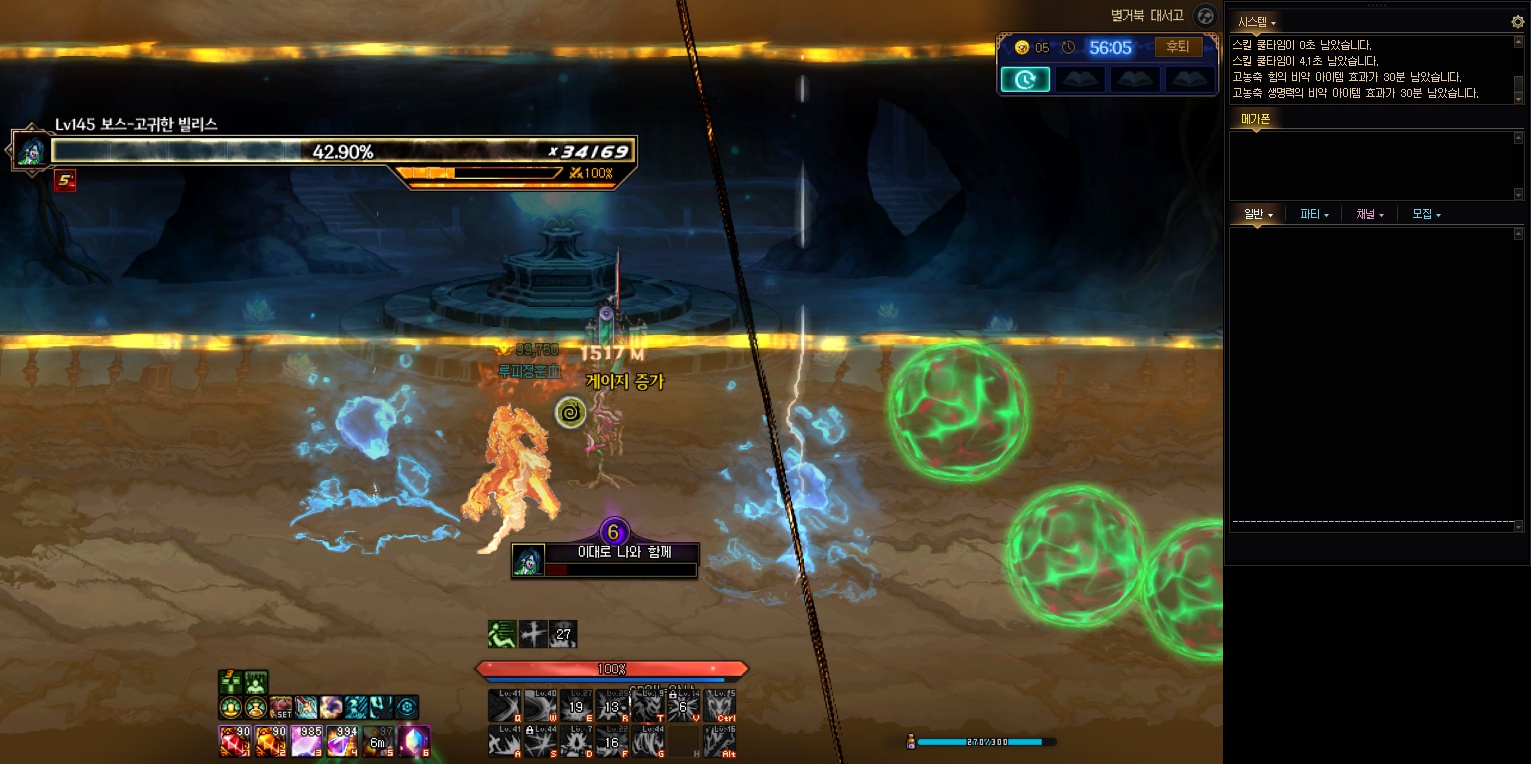Trigger the Ctrl-bound beast skill
Viewport: 1531px width, 764px height.
[720, 705]
